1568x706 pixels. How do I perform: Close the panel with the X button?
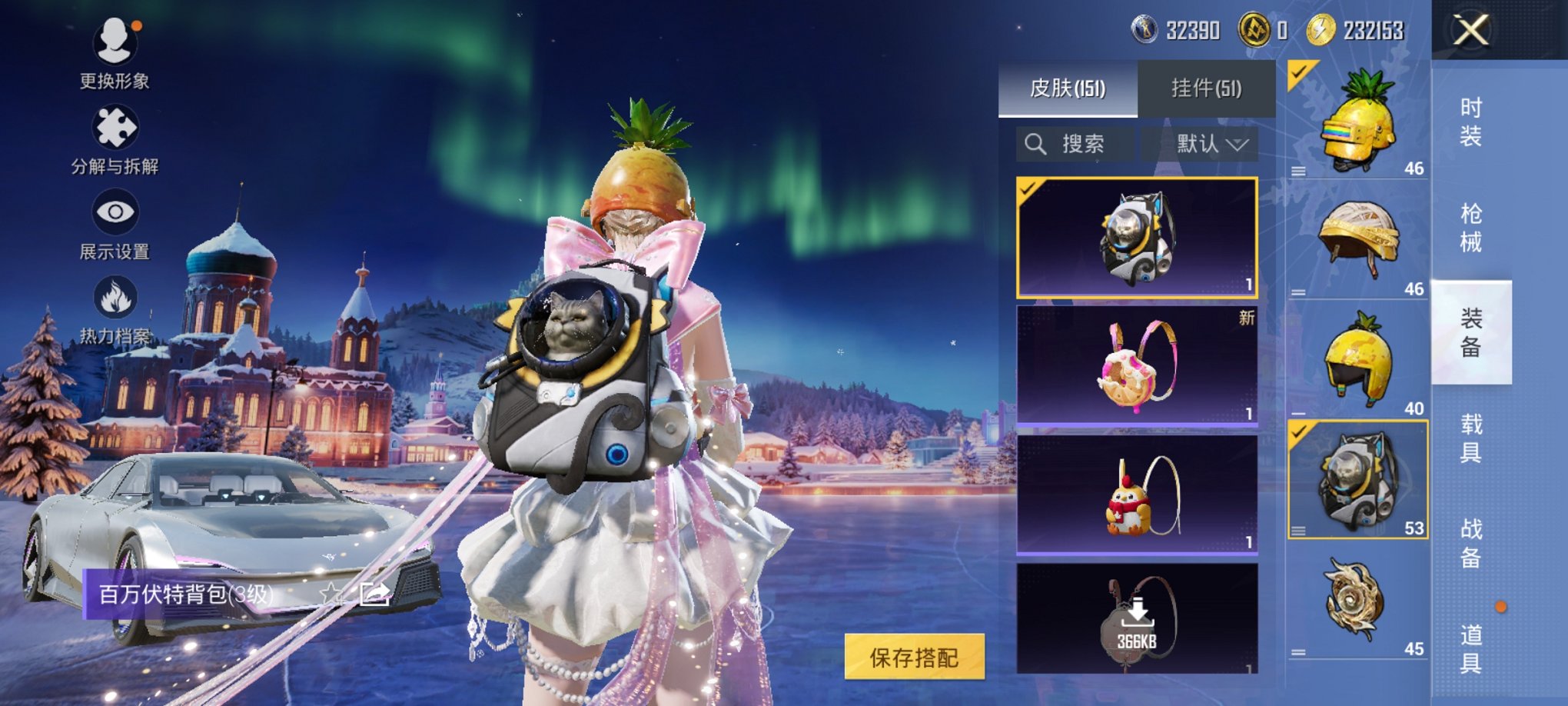(x=1470, y=31)
